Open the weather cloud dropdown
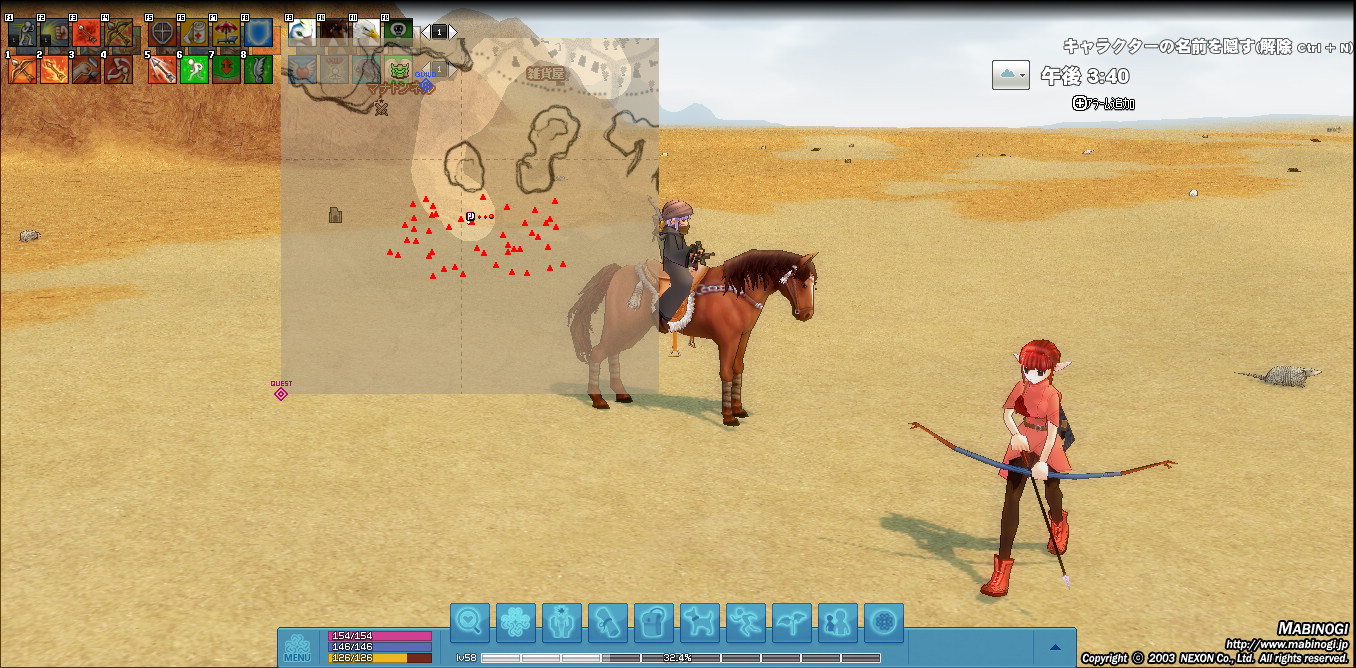 tap(1010, 75)
